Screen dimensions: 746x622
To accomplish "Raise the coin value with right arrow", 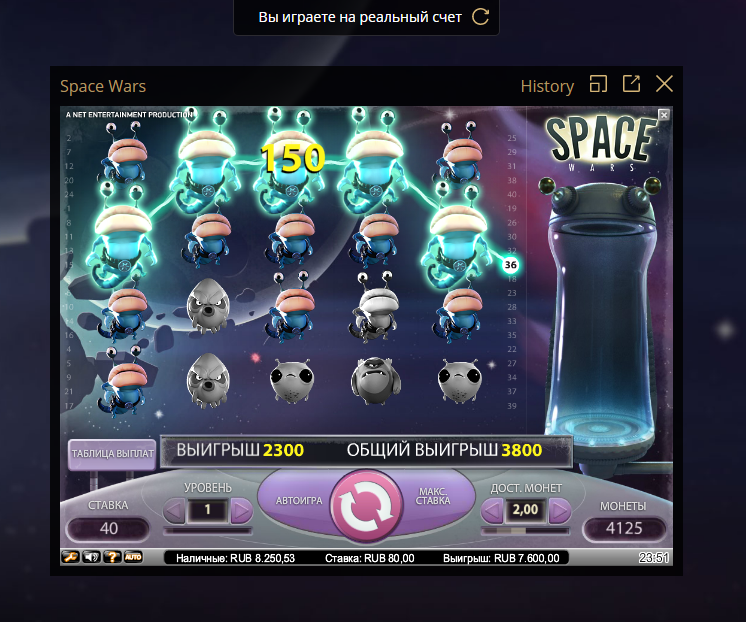I will [558, 511].
